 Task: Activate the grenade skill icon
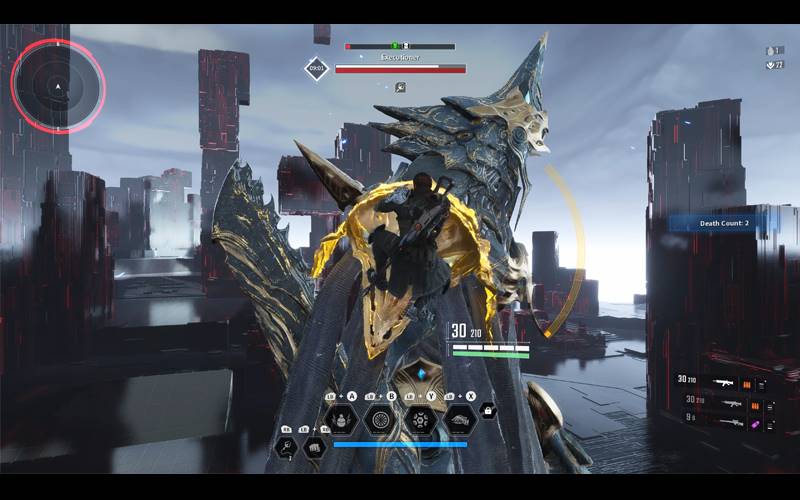[x=341, y=419]
